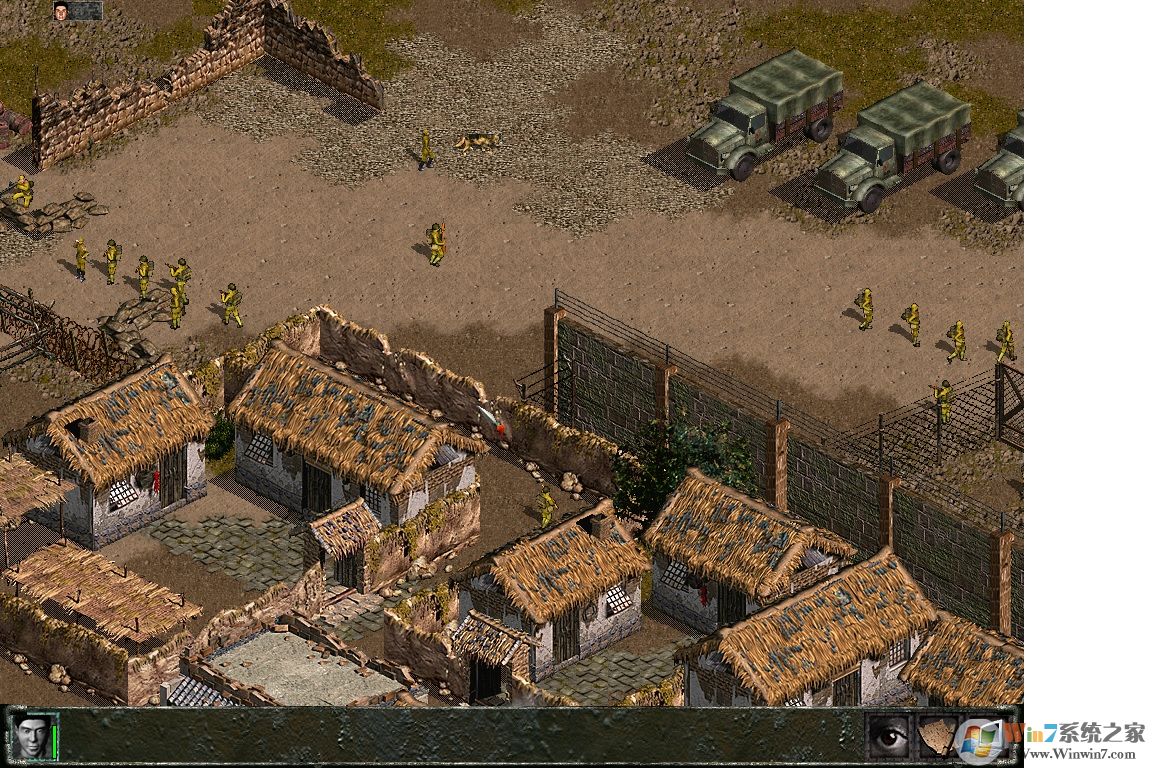Activate the eye view button

[888, 737]
